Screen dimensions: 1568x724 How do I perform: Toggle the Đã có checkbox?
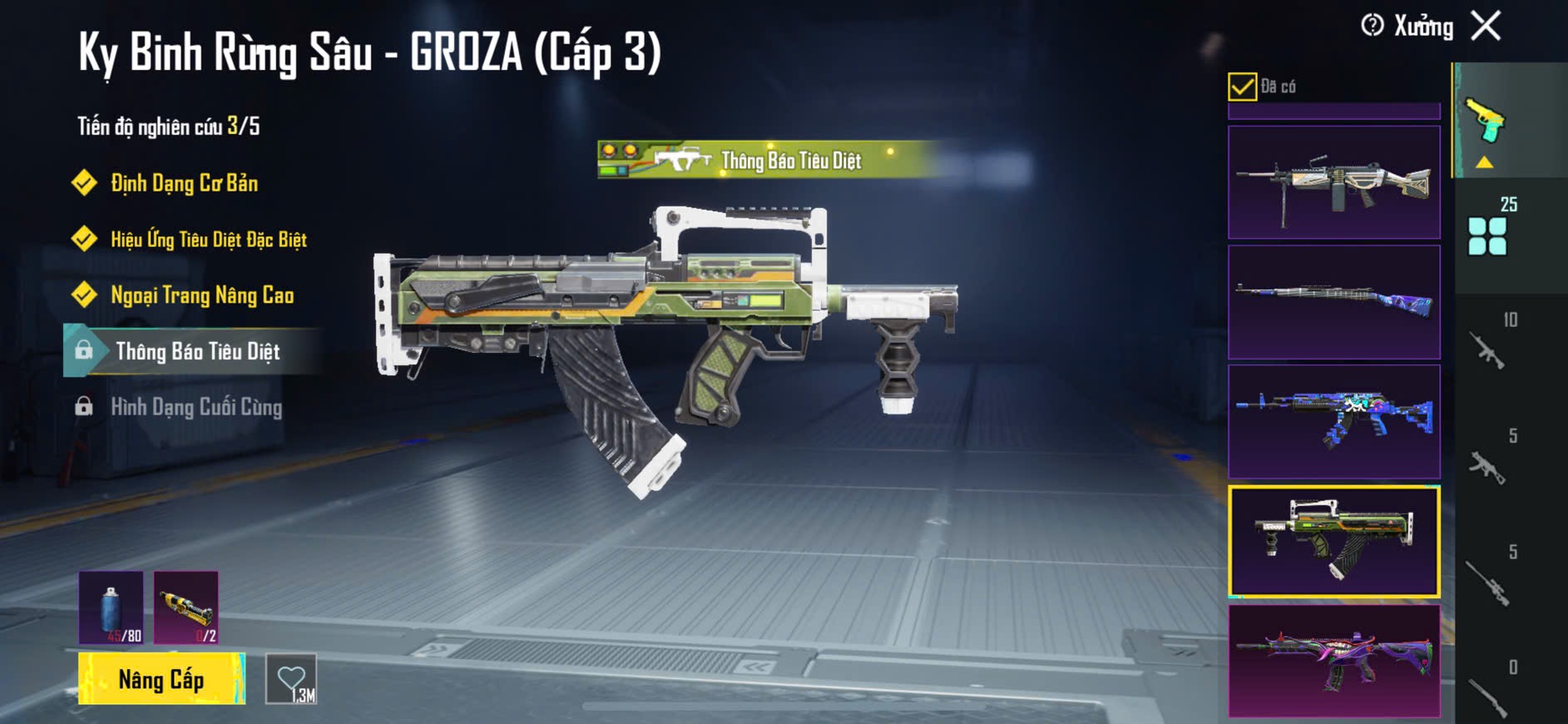(1242, 87)
